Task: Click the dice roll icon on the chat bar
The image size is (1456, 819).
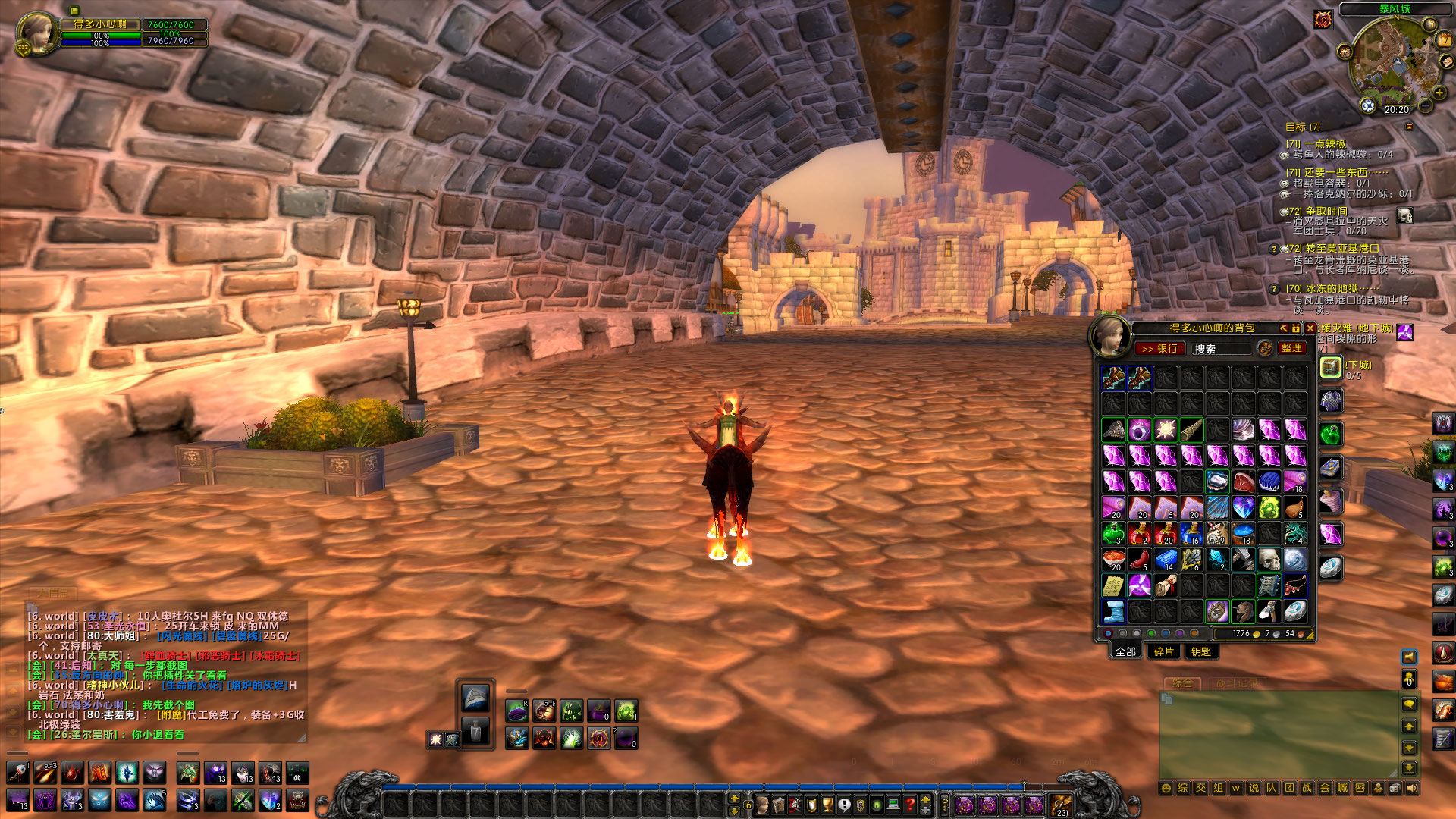Action: pos(1394,789)
